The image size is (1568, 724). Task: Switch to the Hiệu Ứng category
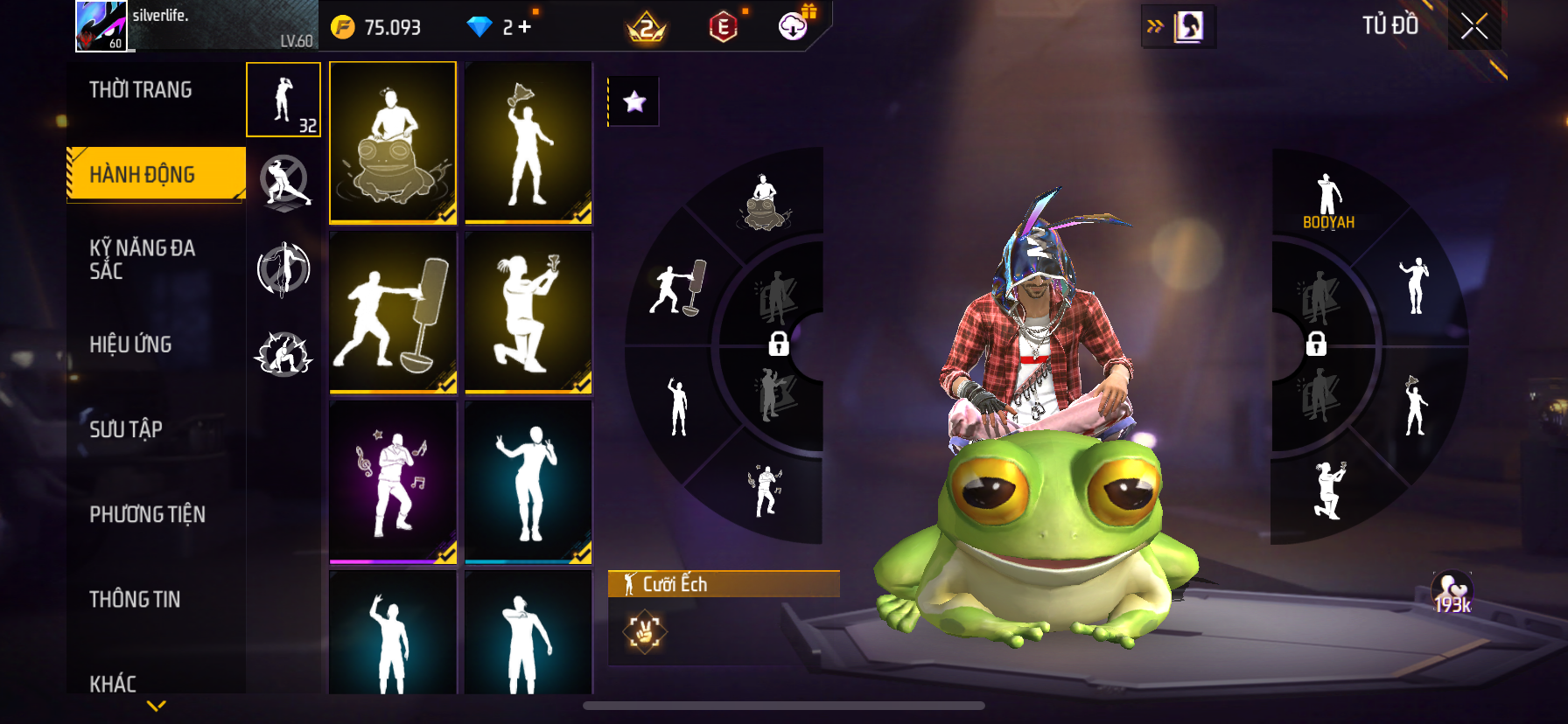tap(130, 345)
